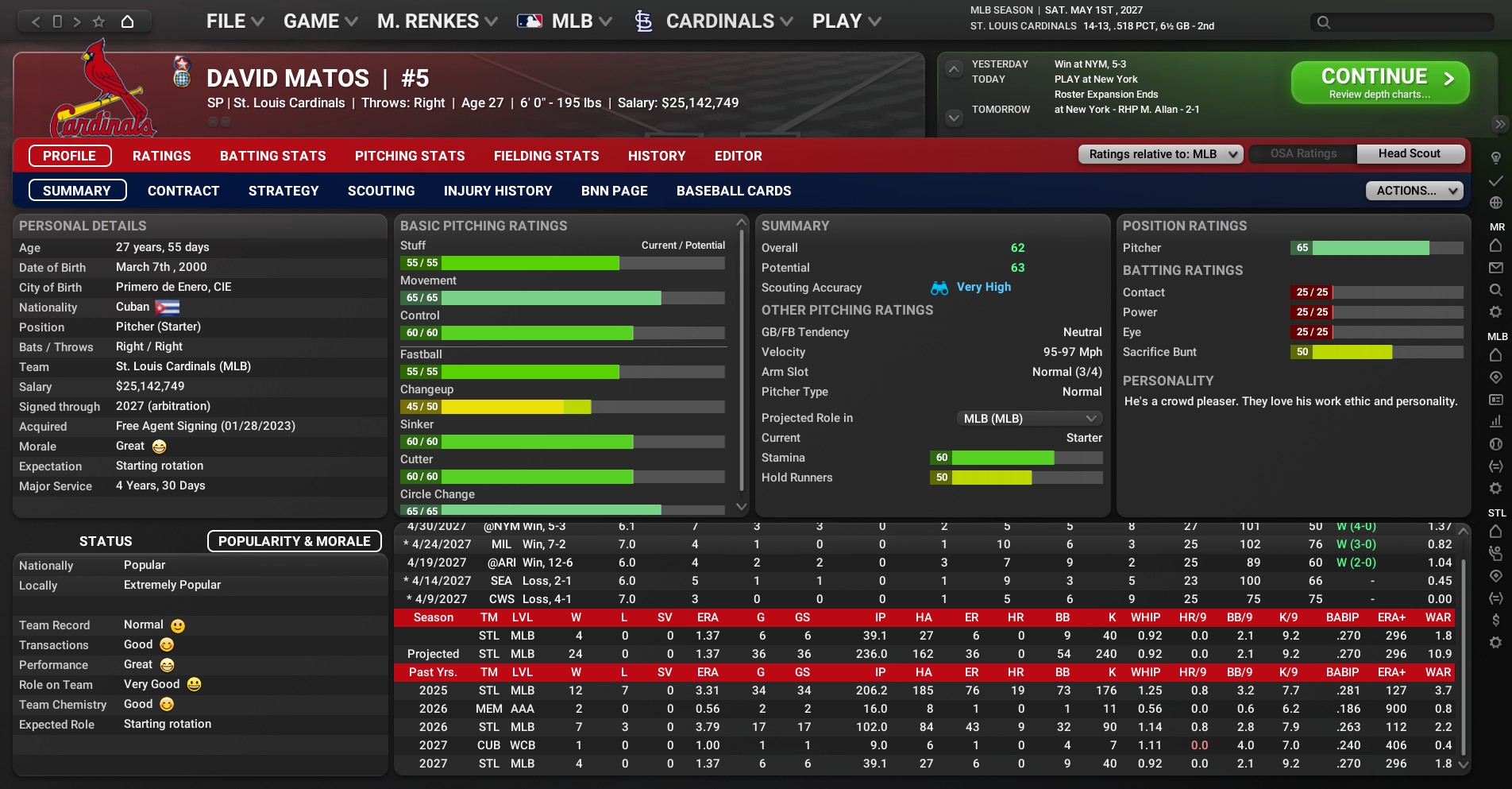
Task: Switch to OSA Ratings
Action: coord(1303,153)
